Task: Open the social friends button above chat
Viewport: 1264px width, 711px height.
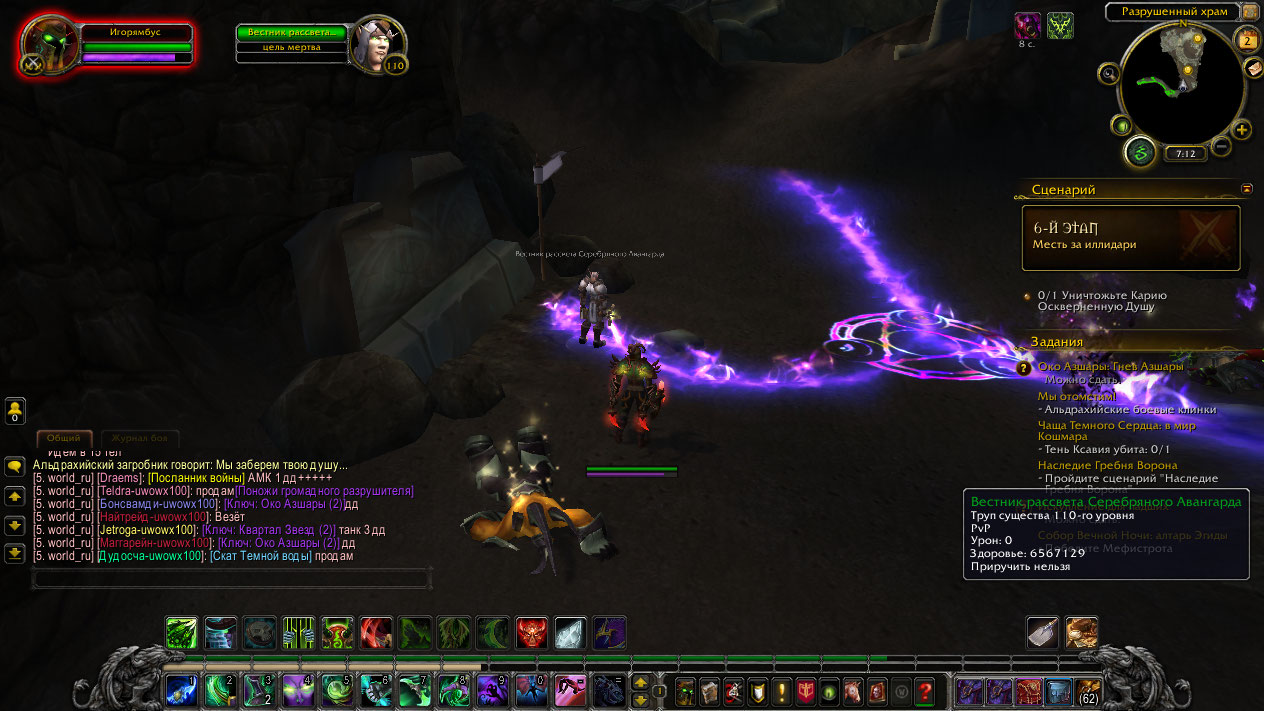Action: tap(15, 410)
